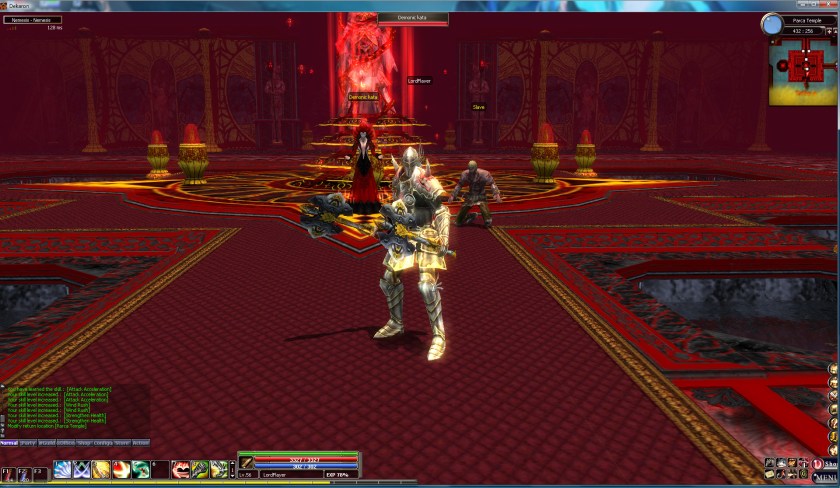This screenshot has height=488, width=840.
Task: Use the teal swirl skill icon
Action: pos(140,469)
